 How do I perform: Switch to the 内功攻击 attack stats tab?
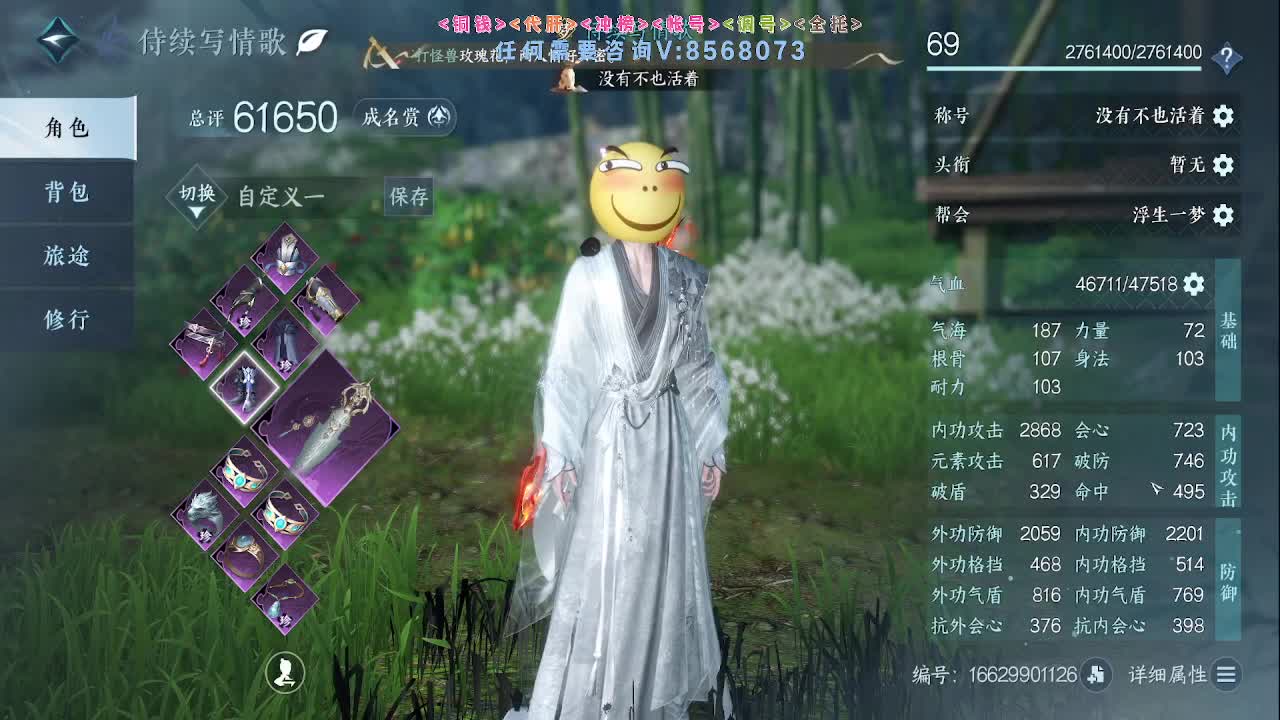1229,460
